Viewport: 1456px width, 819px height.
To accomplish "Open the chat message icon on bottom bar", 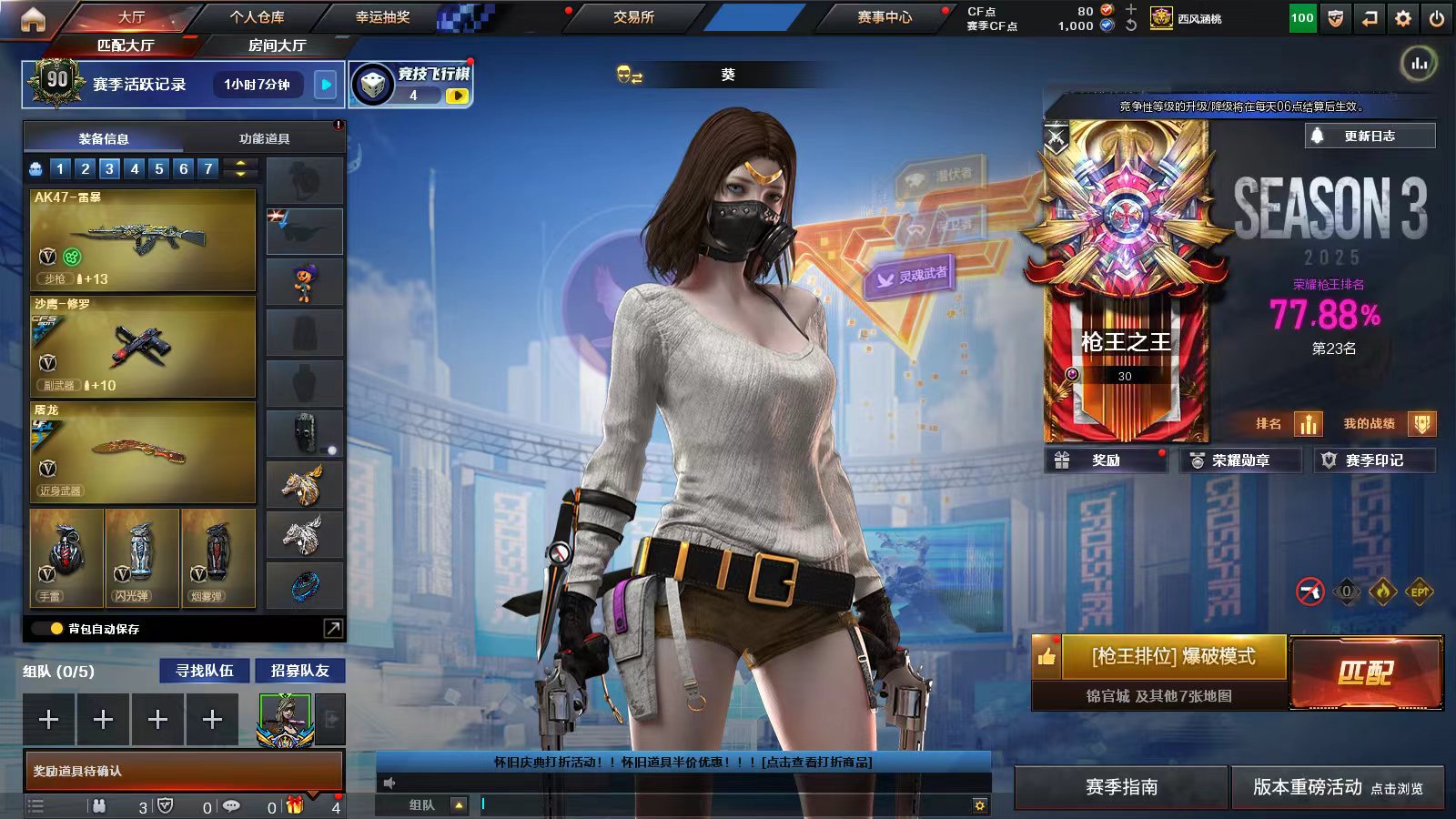I will [x=232, y=805].
